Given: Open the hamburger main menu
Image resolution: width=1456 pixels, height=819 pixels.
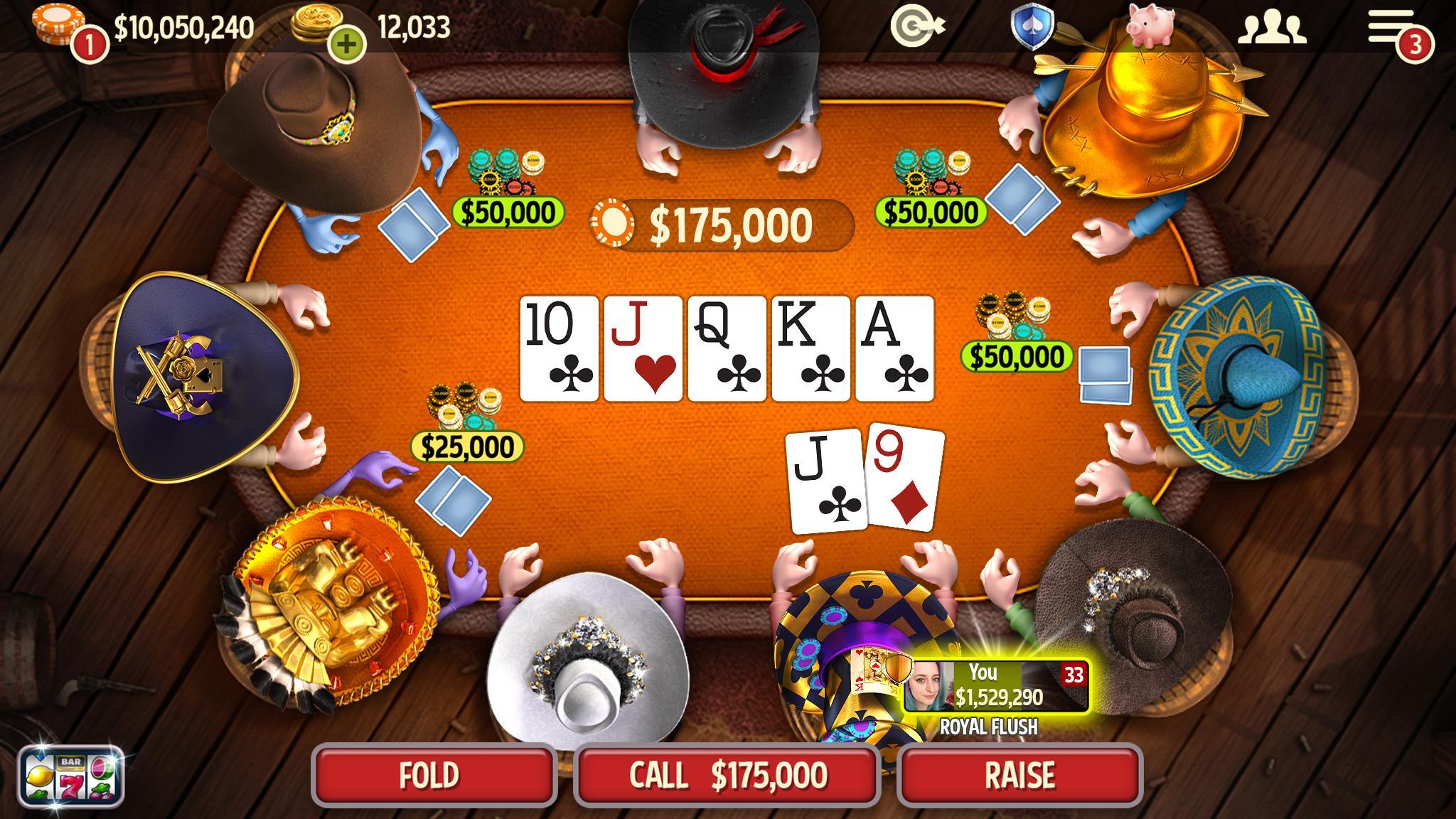Looking at the screenshot, I should pos(1392,28).
